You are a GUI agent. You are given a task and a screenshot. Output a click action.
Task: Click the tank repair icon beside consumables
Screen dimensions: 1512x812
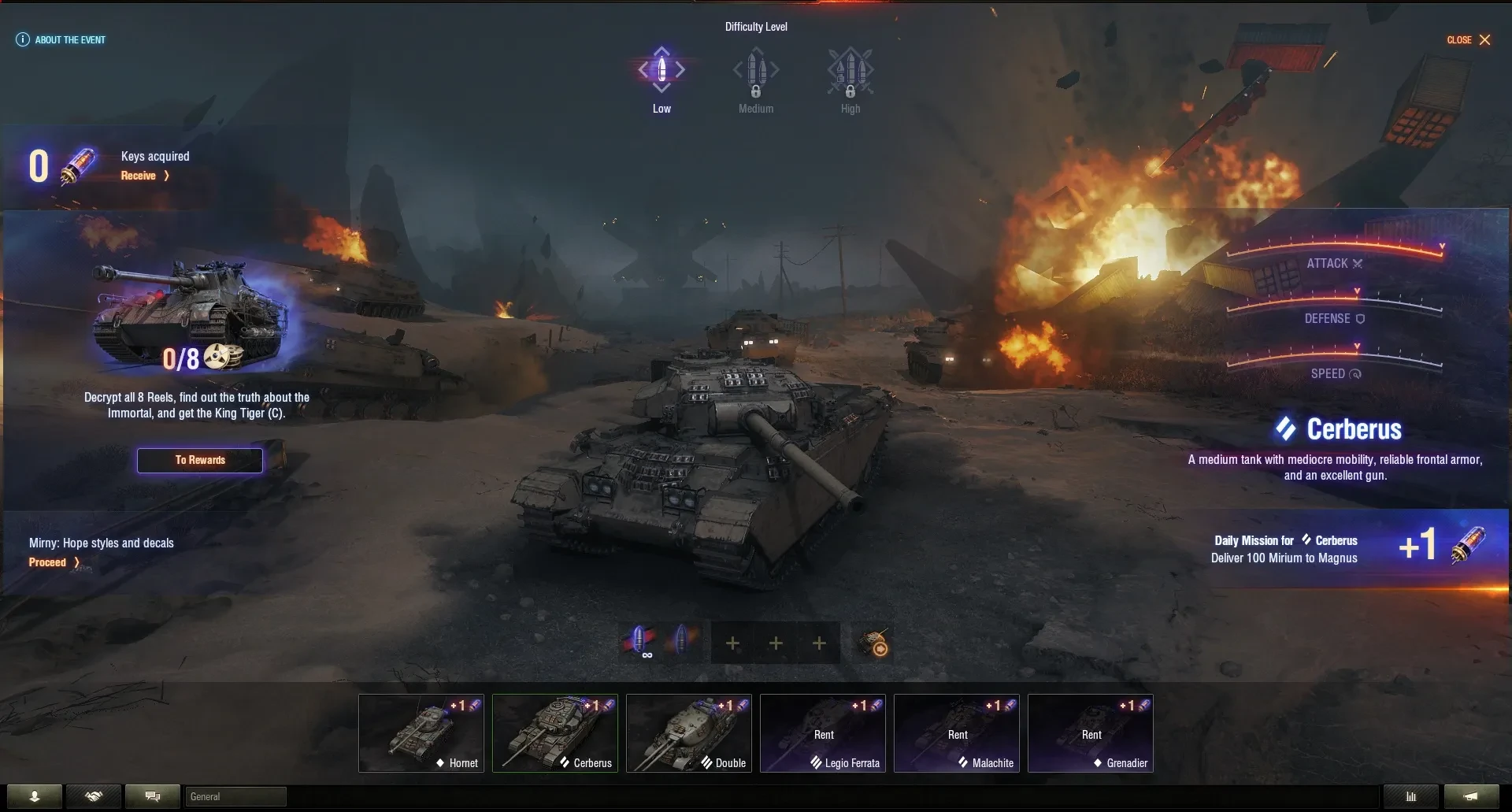(x=873, y=643)
